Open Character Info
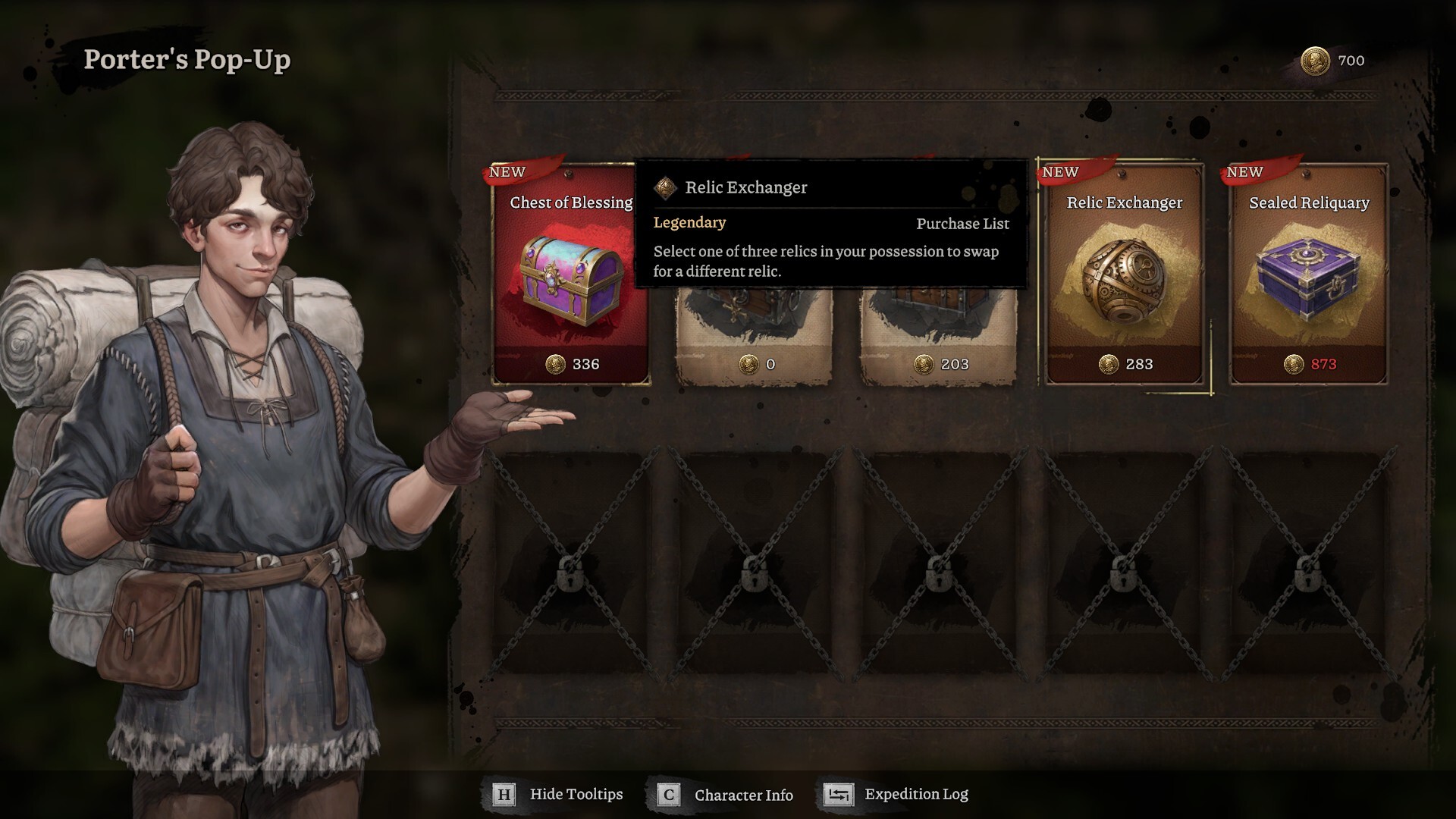 click(726, 795)
